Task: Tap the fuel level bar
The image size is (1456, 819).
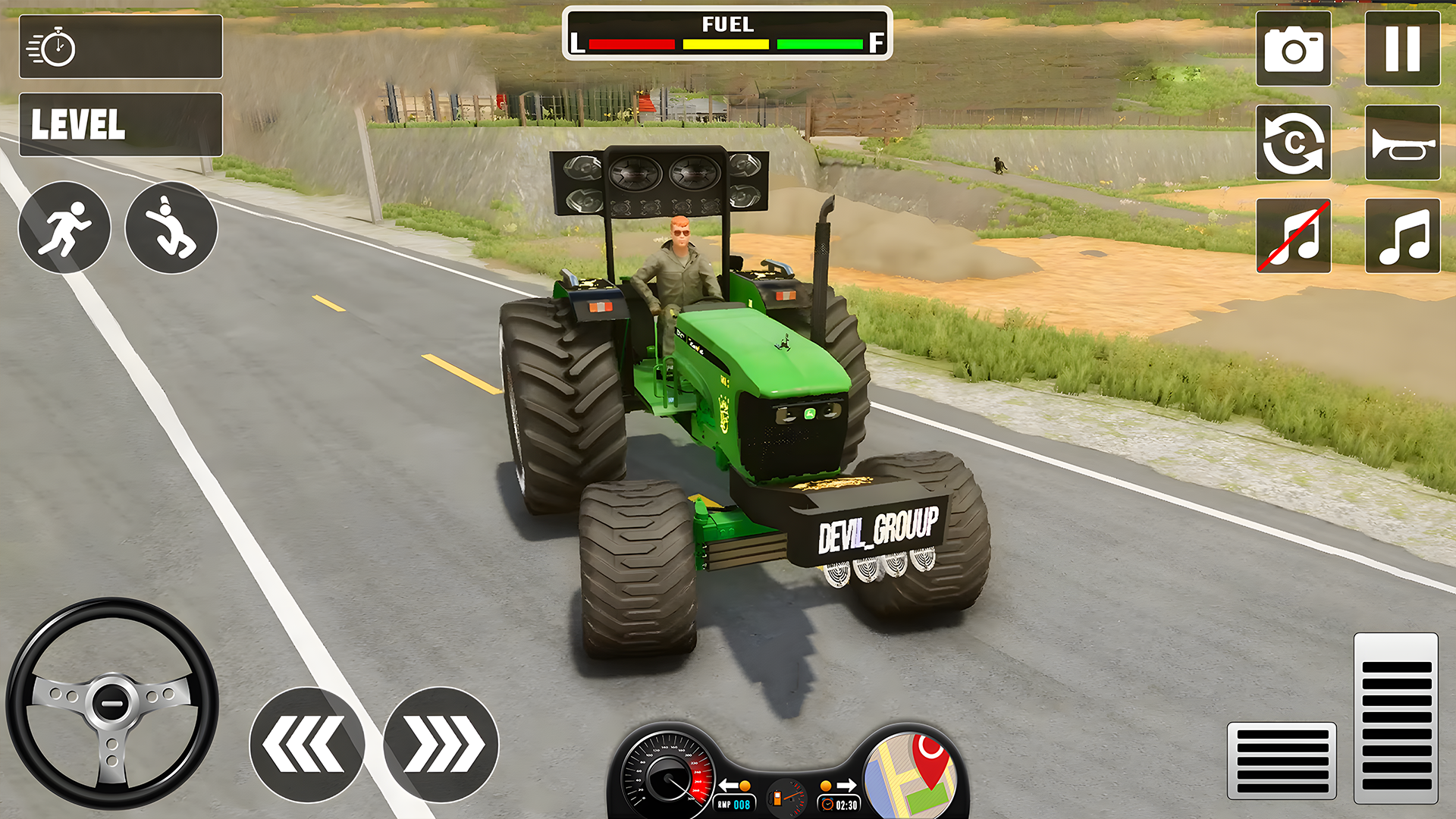Action: tap(726, 44)
